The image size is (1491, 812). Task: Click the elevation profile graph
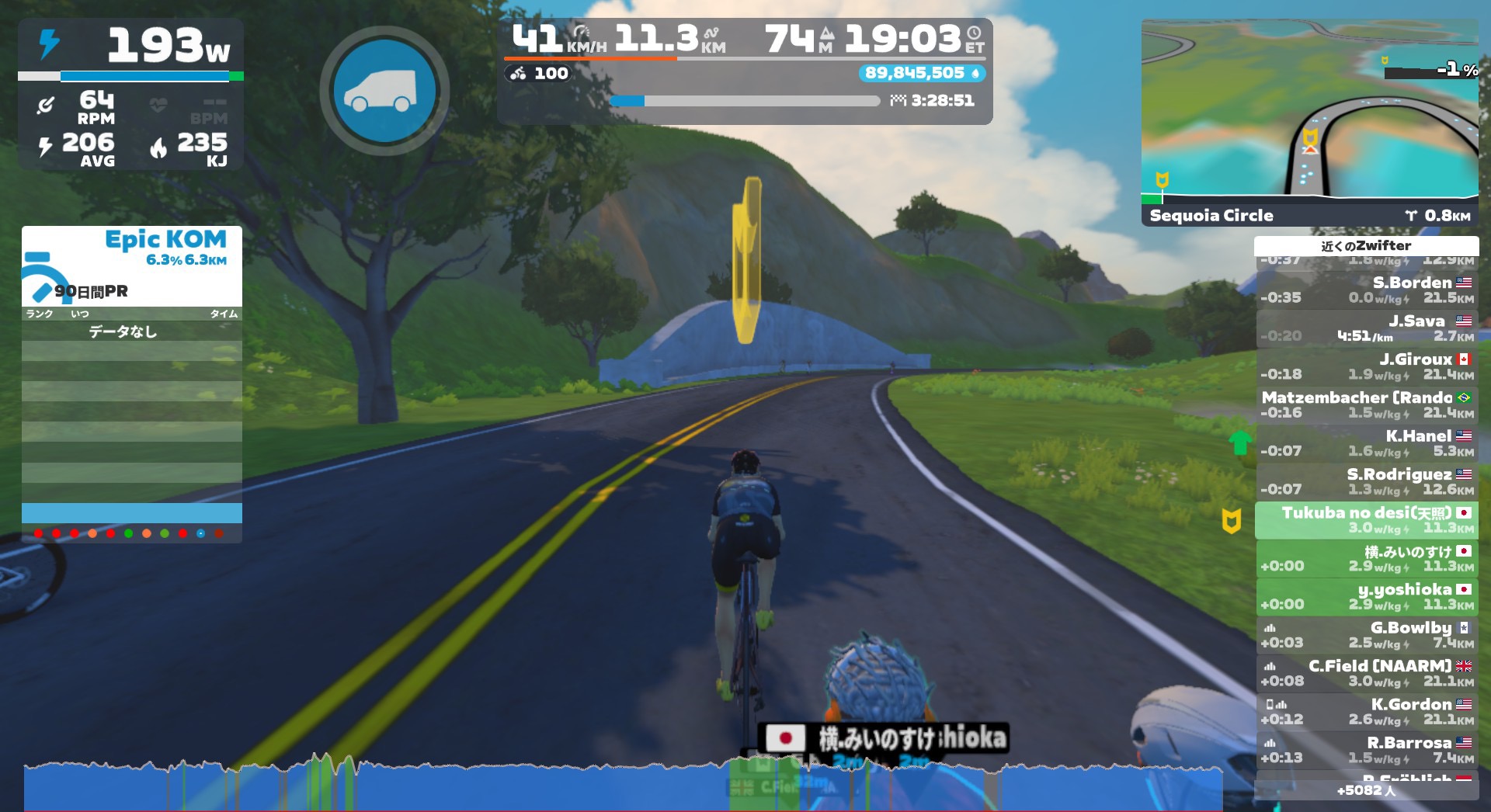621,786
